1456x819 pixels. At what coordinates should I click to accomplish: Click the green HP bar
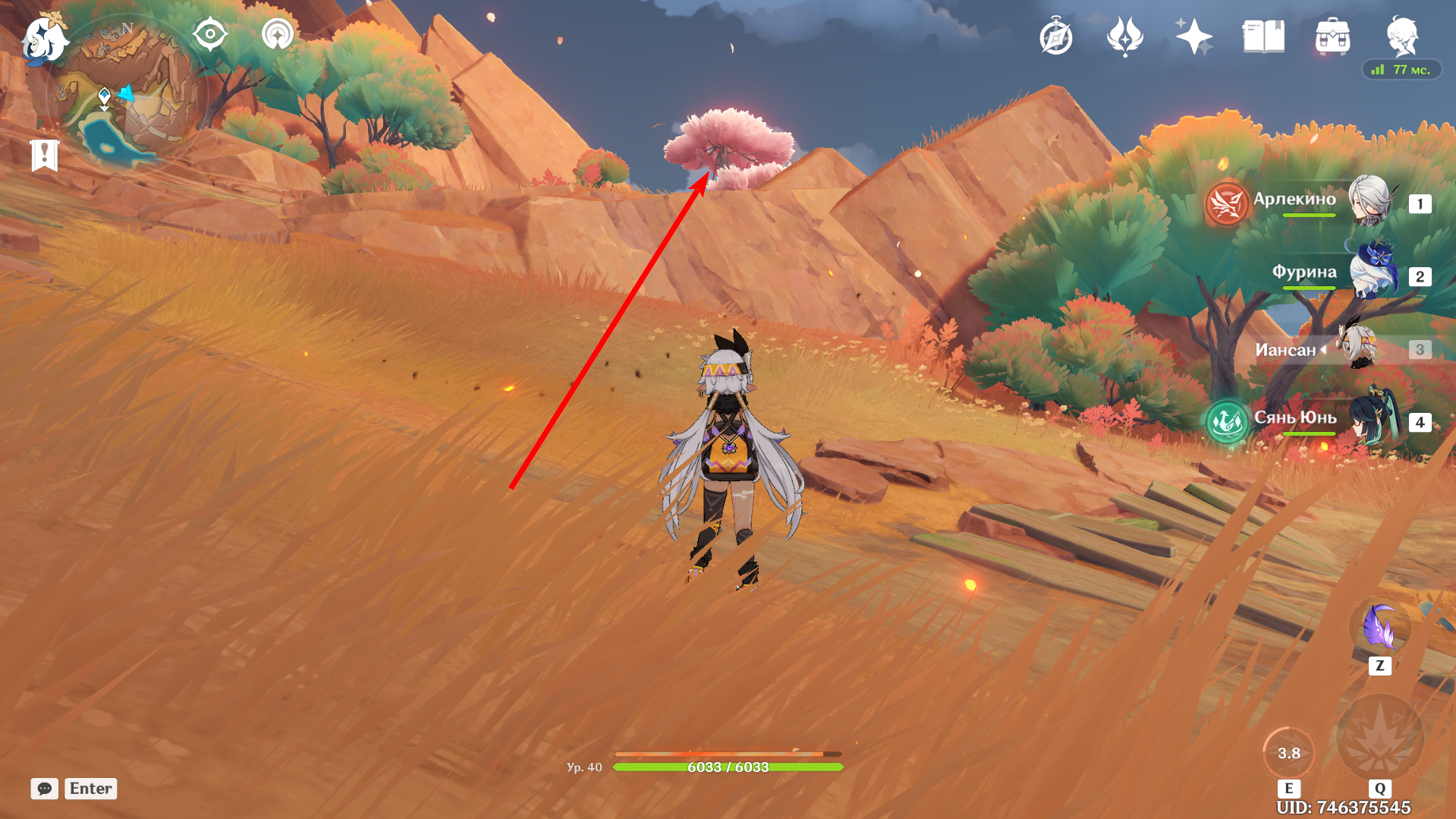click(x=728, y=767)
